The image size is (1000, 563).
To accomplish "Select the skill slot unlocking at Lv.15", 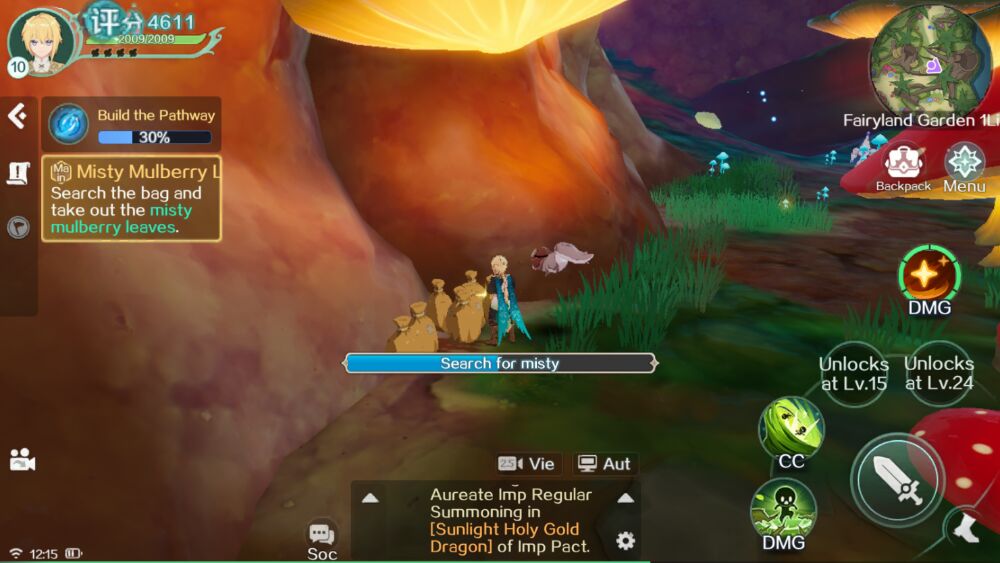I will click(853, 373).
